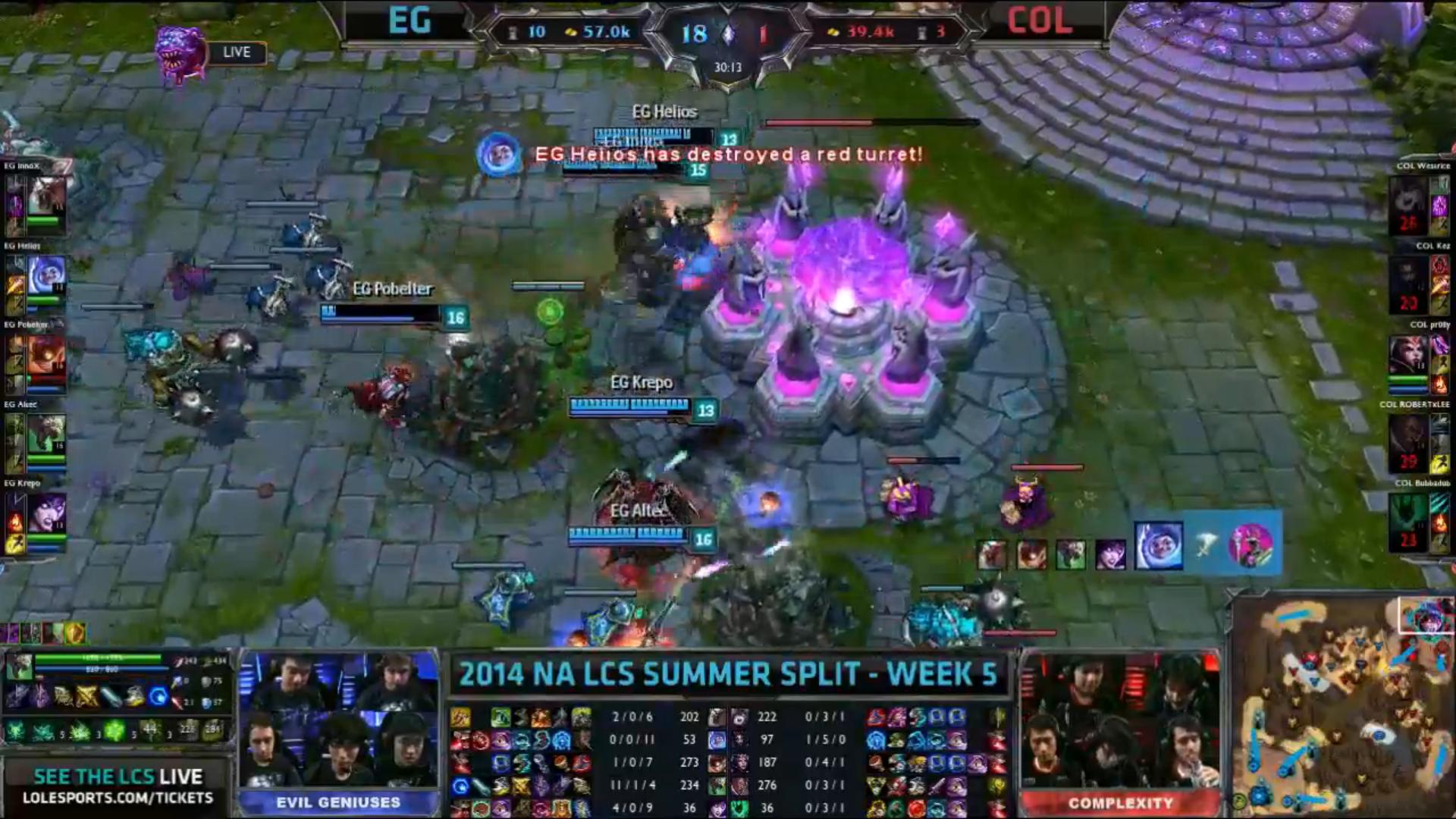Switch to the EG team tab
This screenshot has height=819, width=1456.
click(409, 22)
